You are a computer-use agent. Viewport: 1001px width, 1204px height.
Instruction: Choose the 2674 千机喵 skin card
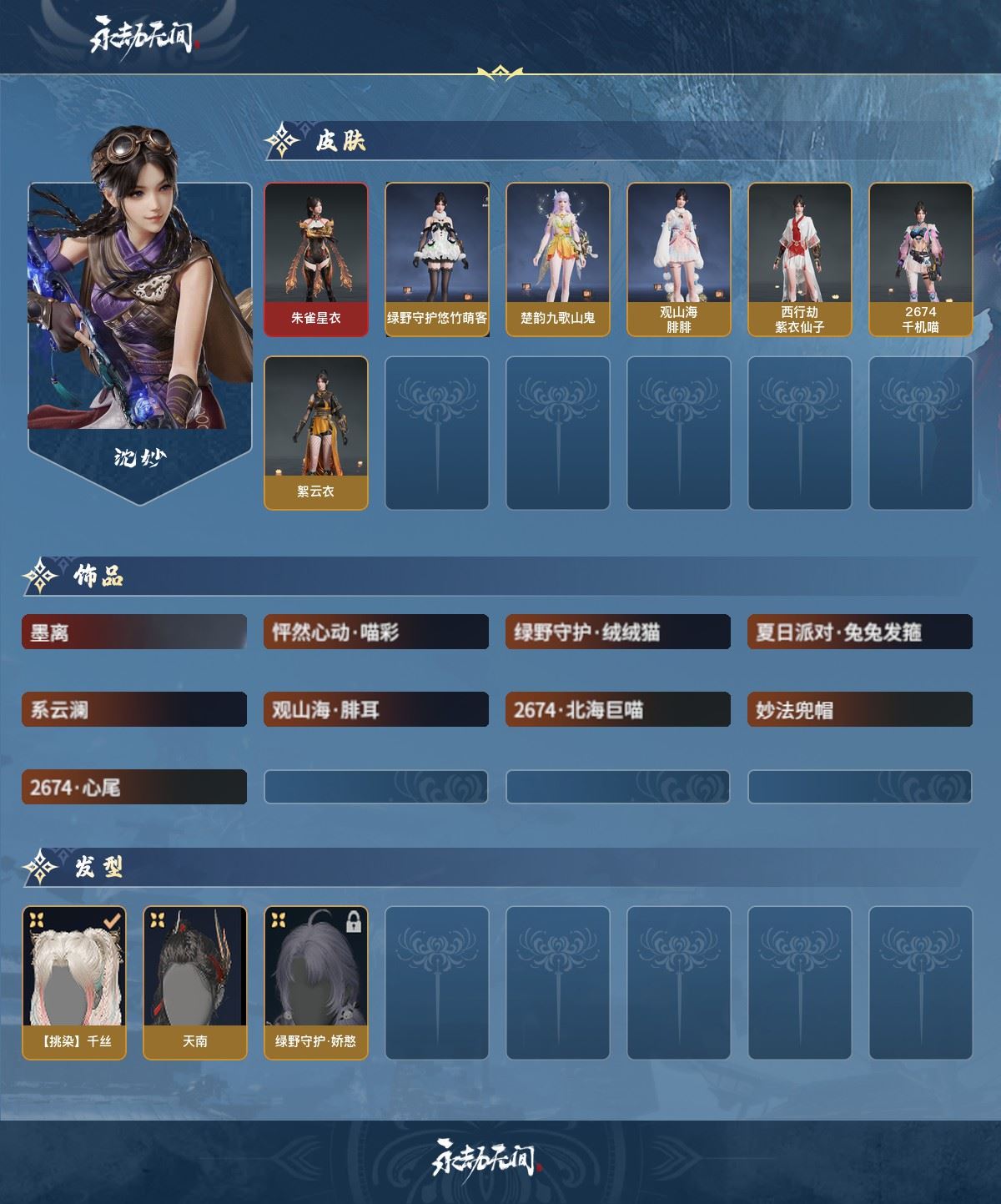(921, 259)
